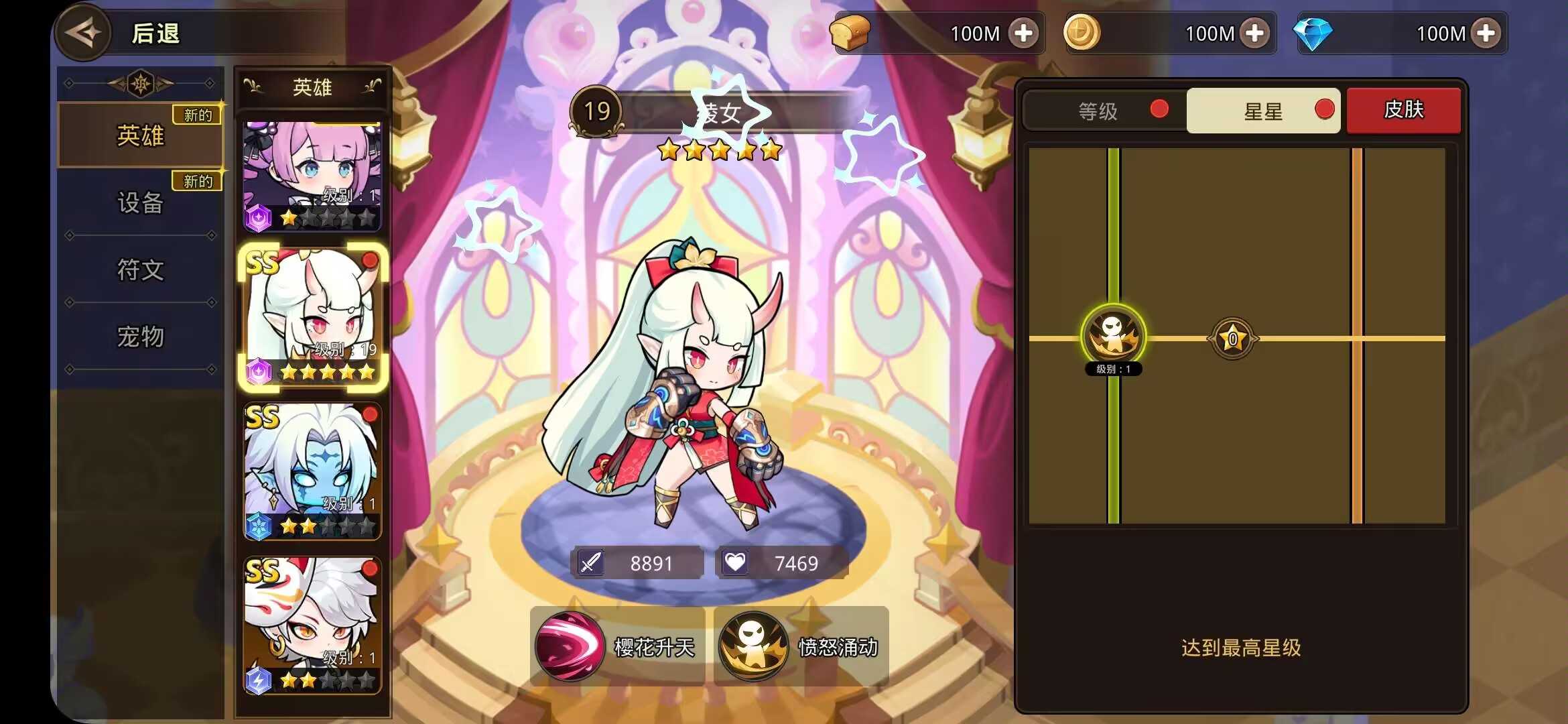Add more bread with the plus button

click(1023, 33)
